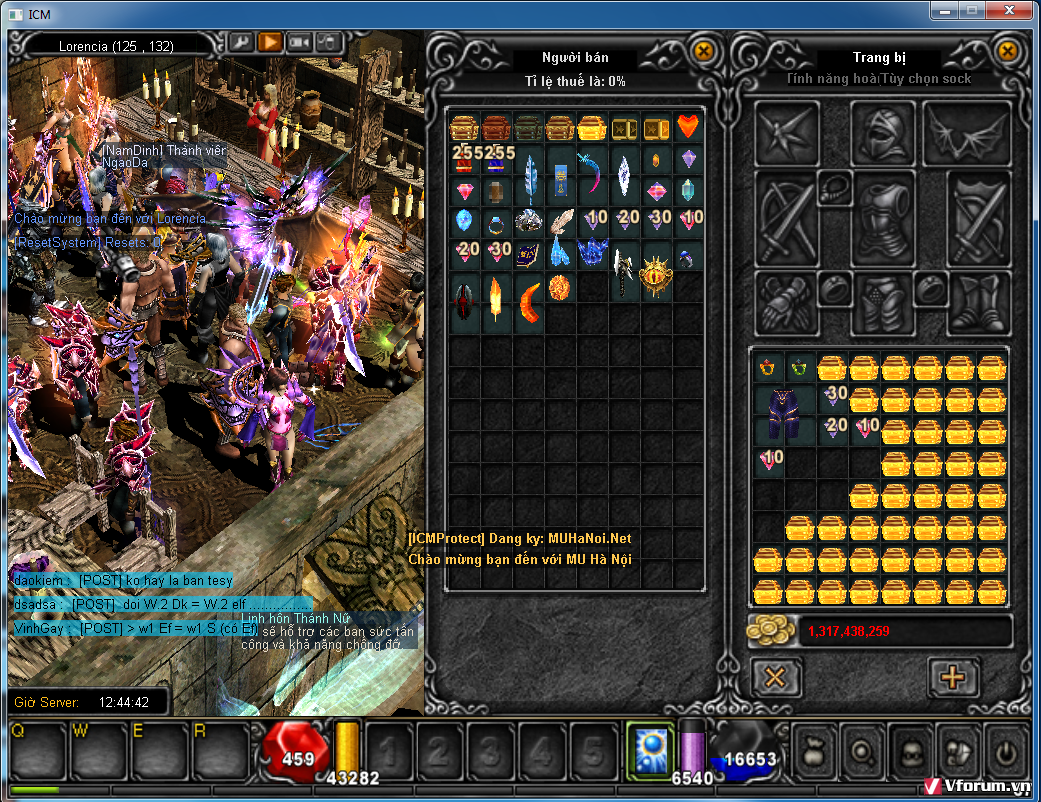Click the plus button below inventory
The width and height of the screenshot is (1041, 802).
[x=952, y=677]
